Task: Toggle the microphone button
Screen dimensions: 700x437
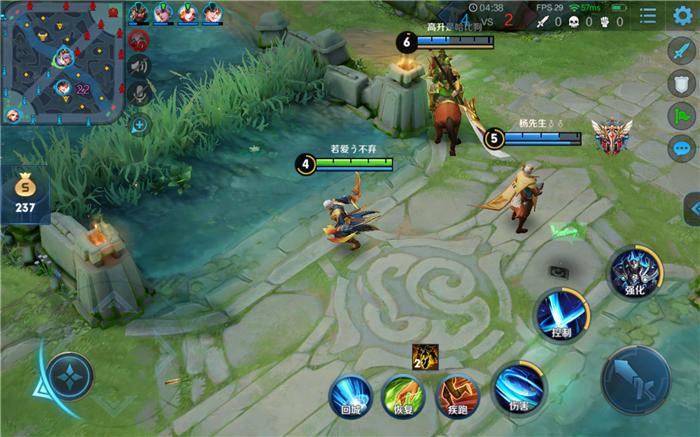Action: pyautogui.click(x=139, y=93)
